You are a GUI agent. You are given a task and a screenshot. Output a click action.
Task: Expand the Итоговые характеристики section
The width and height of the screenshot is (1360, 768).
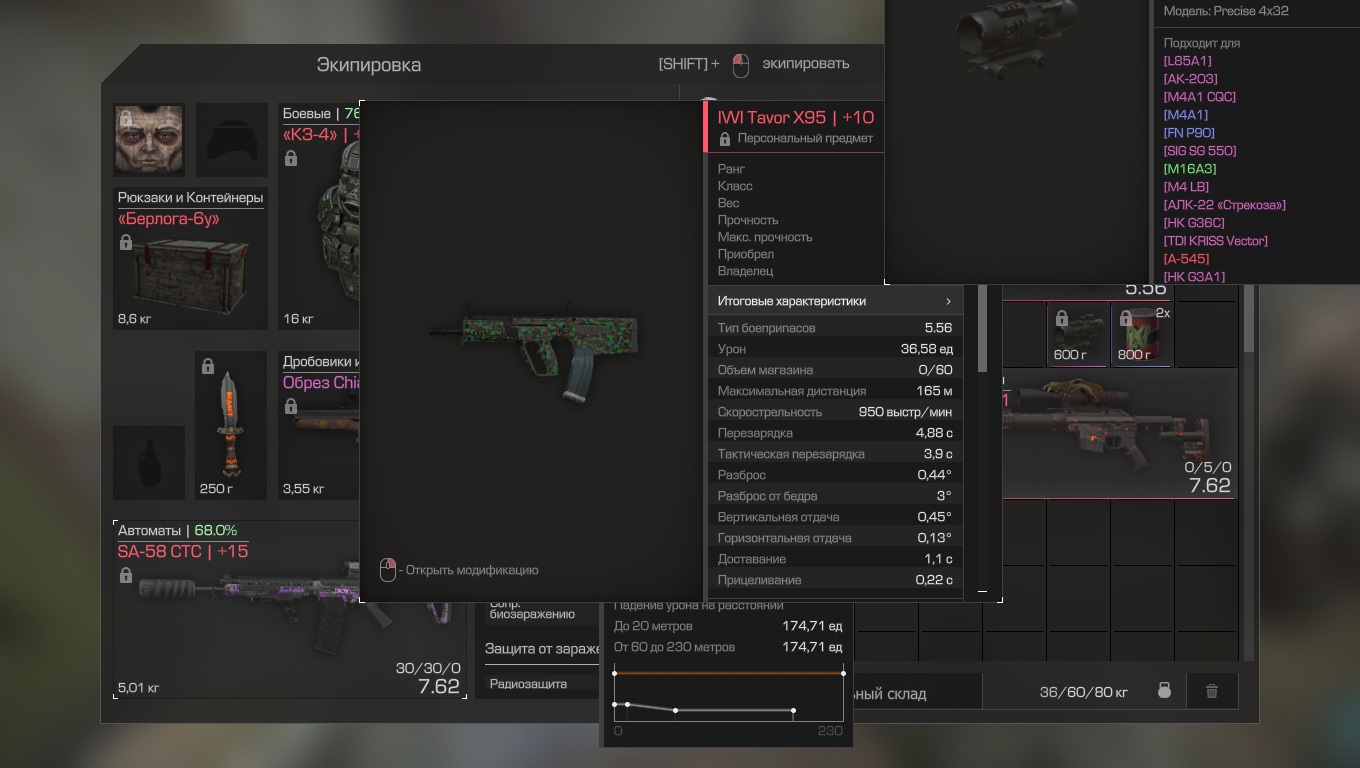(834, 301)
